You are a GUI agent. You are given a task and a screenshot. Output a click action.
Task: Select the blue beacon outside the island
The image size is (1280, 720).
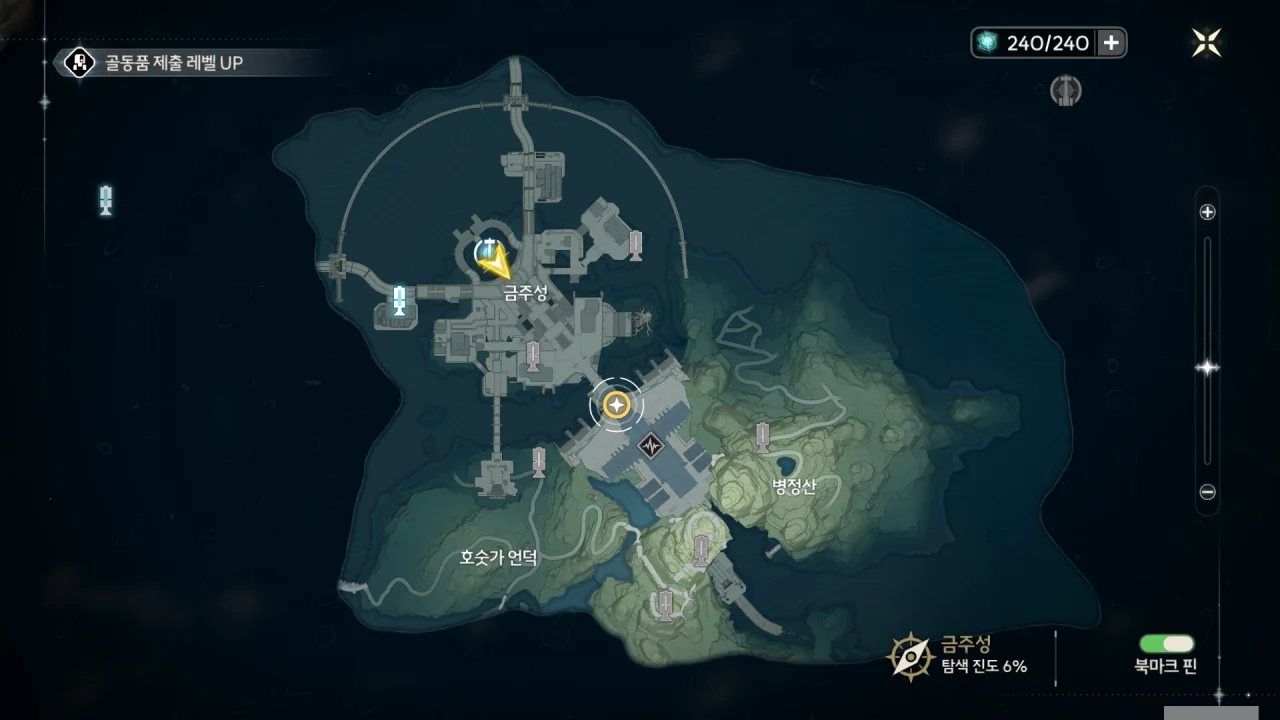[x=106, y=200]
